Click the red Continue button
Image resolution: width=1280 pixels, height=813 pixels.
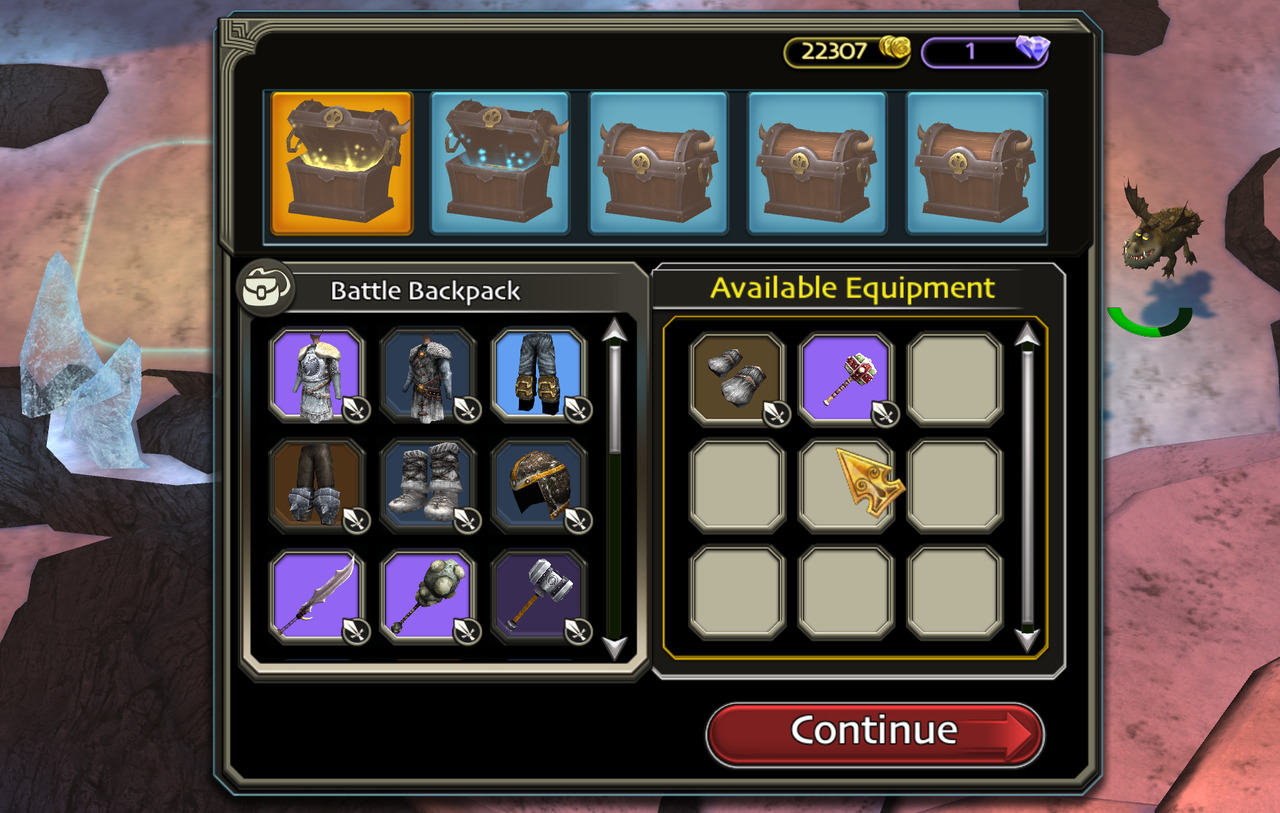click(874, 733)
